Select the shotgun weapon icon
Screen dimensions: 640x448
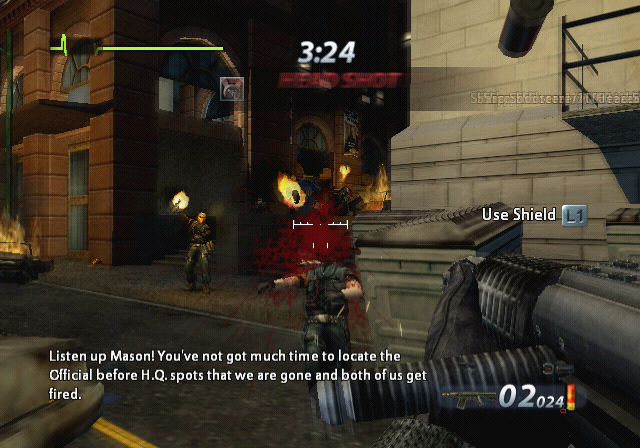470,398
